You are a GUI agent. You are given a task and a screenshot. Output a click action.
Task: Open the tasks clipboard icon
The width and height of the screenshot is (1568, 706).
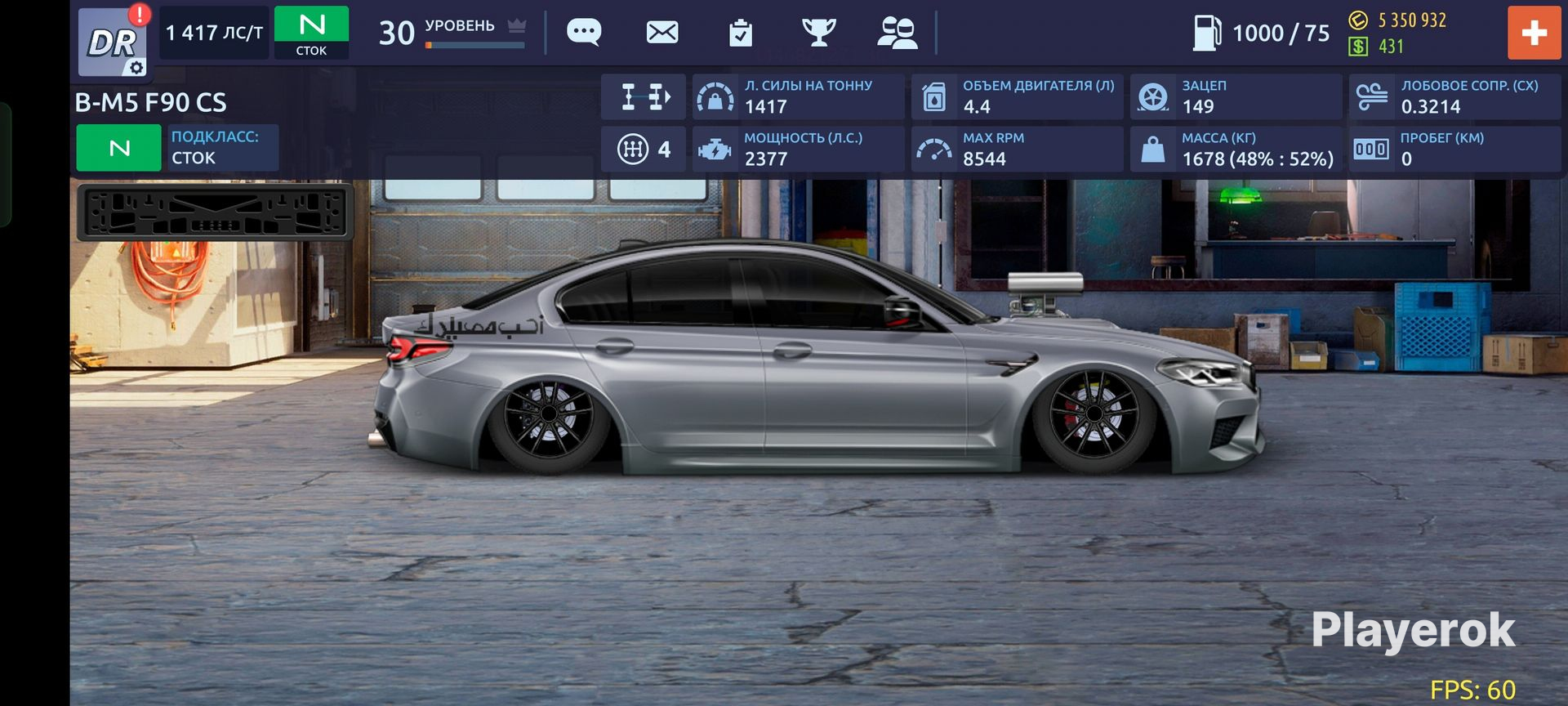tap(741, 33)
